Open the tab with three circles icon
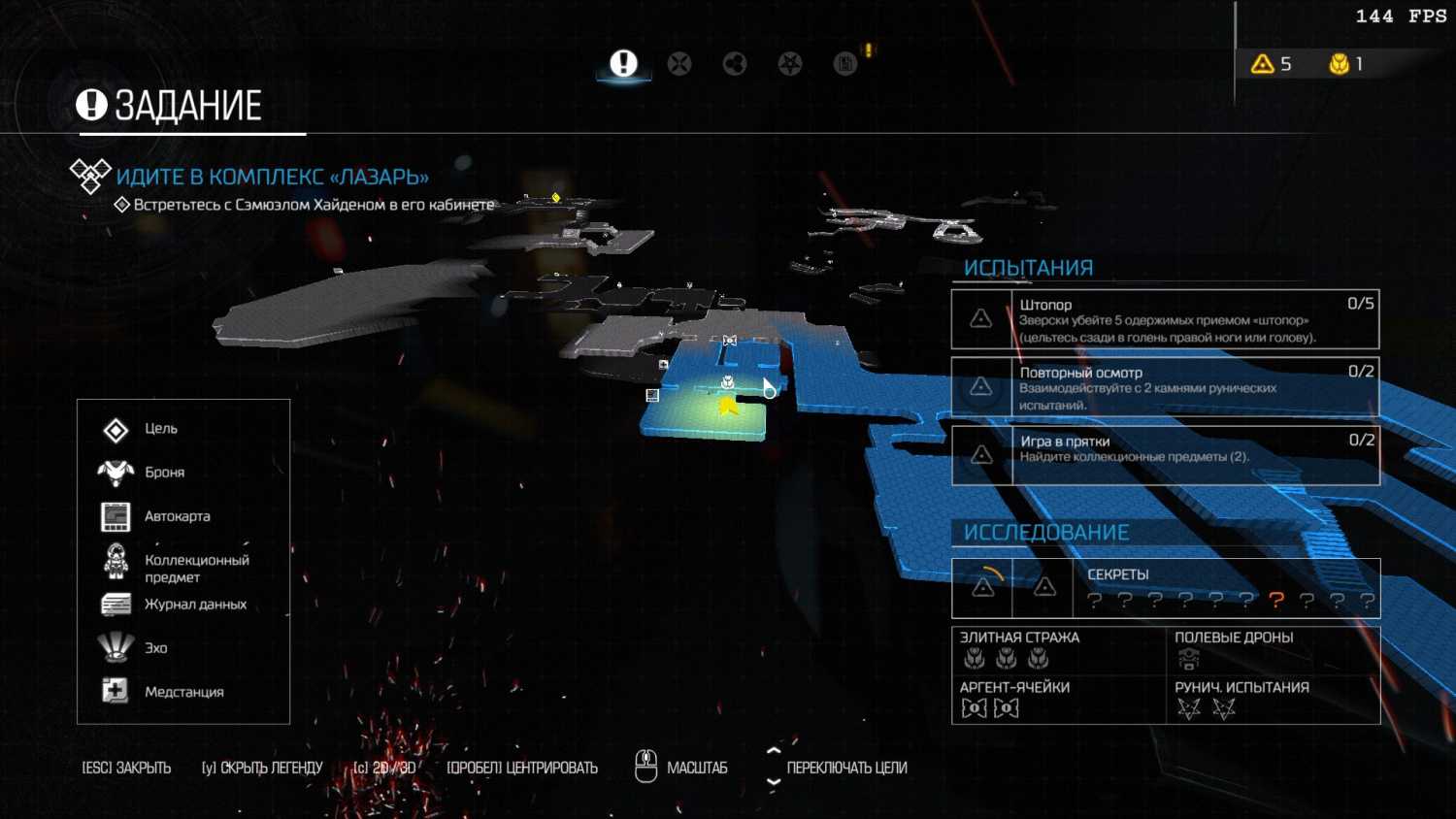This screenshot has height=819, width=1456. click(x=735, y=64)
